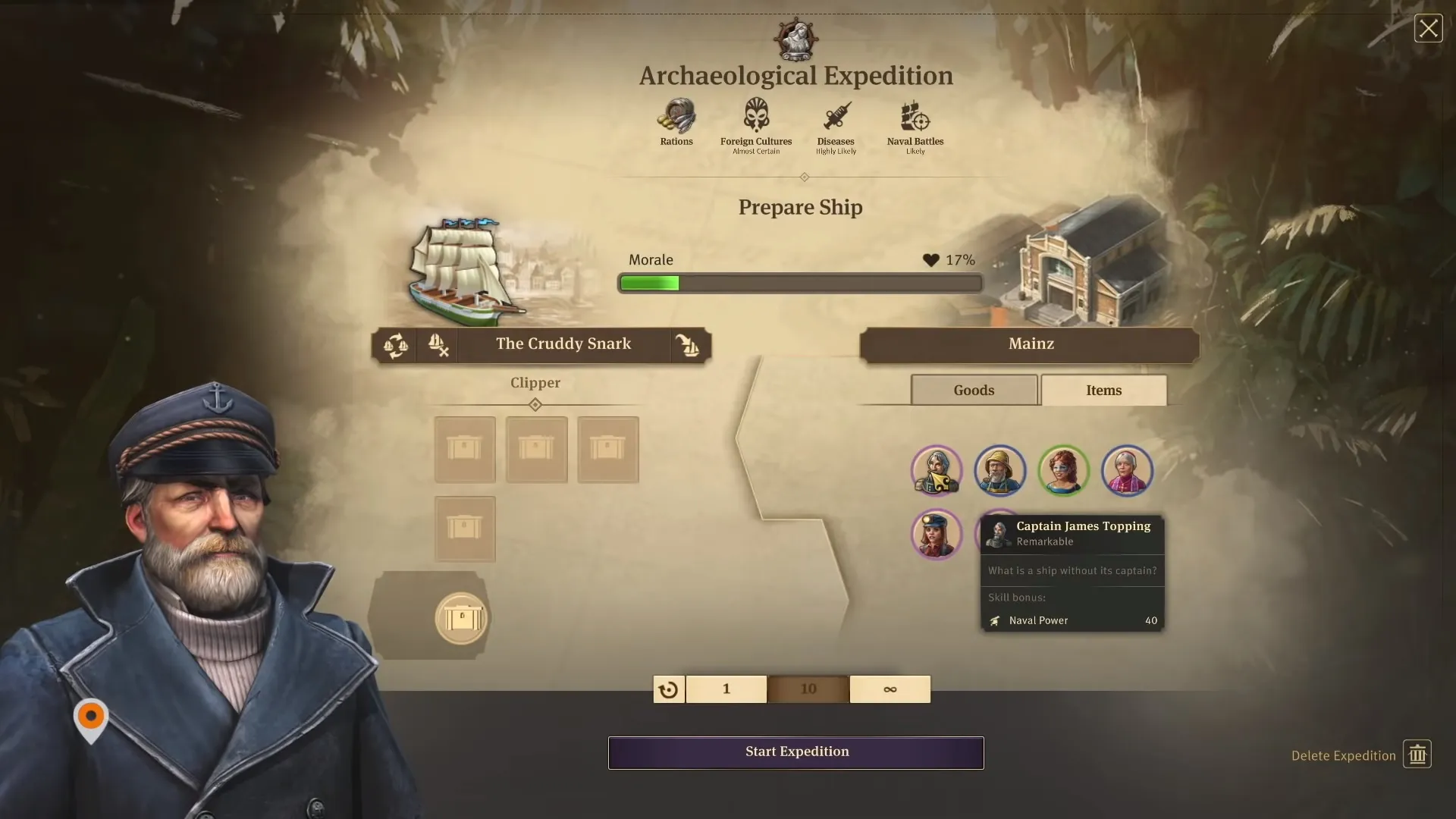Select the infinite quantity option
The width and height of the screenshot is (1456, 819).
pos(890,689)
